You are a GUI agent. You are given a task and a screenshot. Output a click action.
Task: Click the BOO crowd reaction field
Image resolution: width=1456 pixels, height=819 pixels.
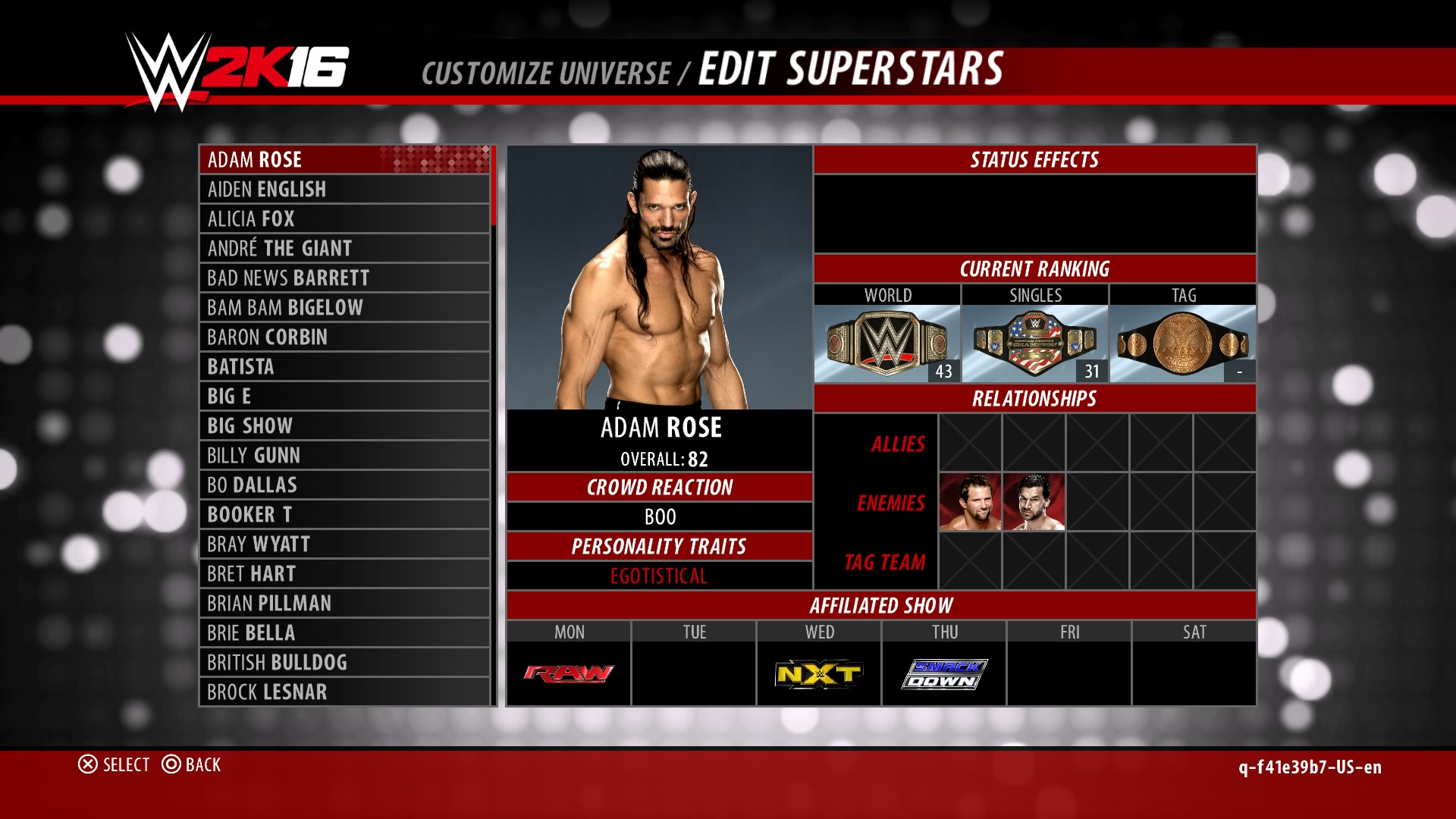[x=660, y=516]
